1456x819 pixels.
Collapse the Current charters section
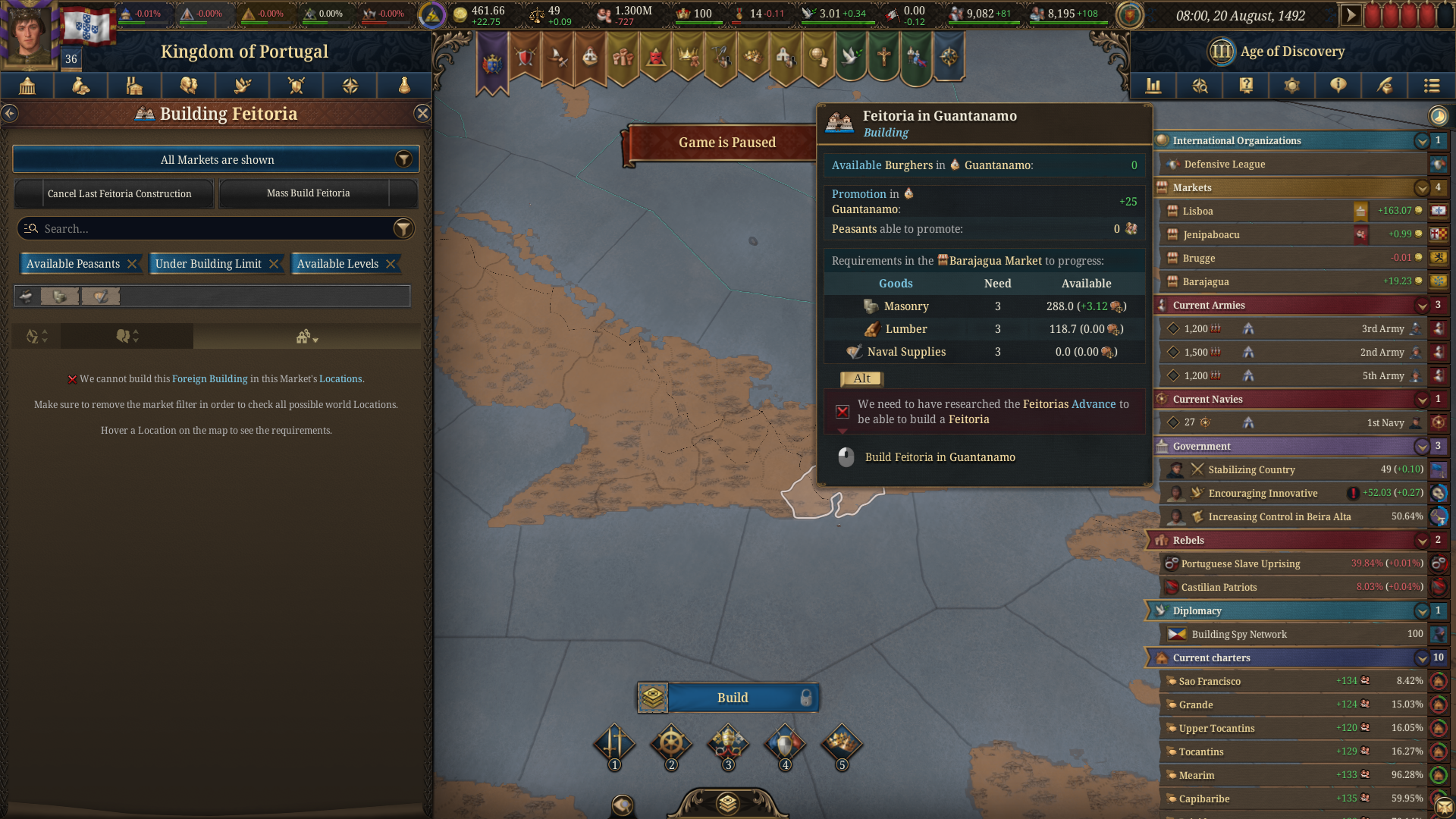1420,657
